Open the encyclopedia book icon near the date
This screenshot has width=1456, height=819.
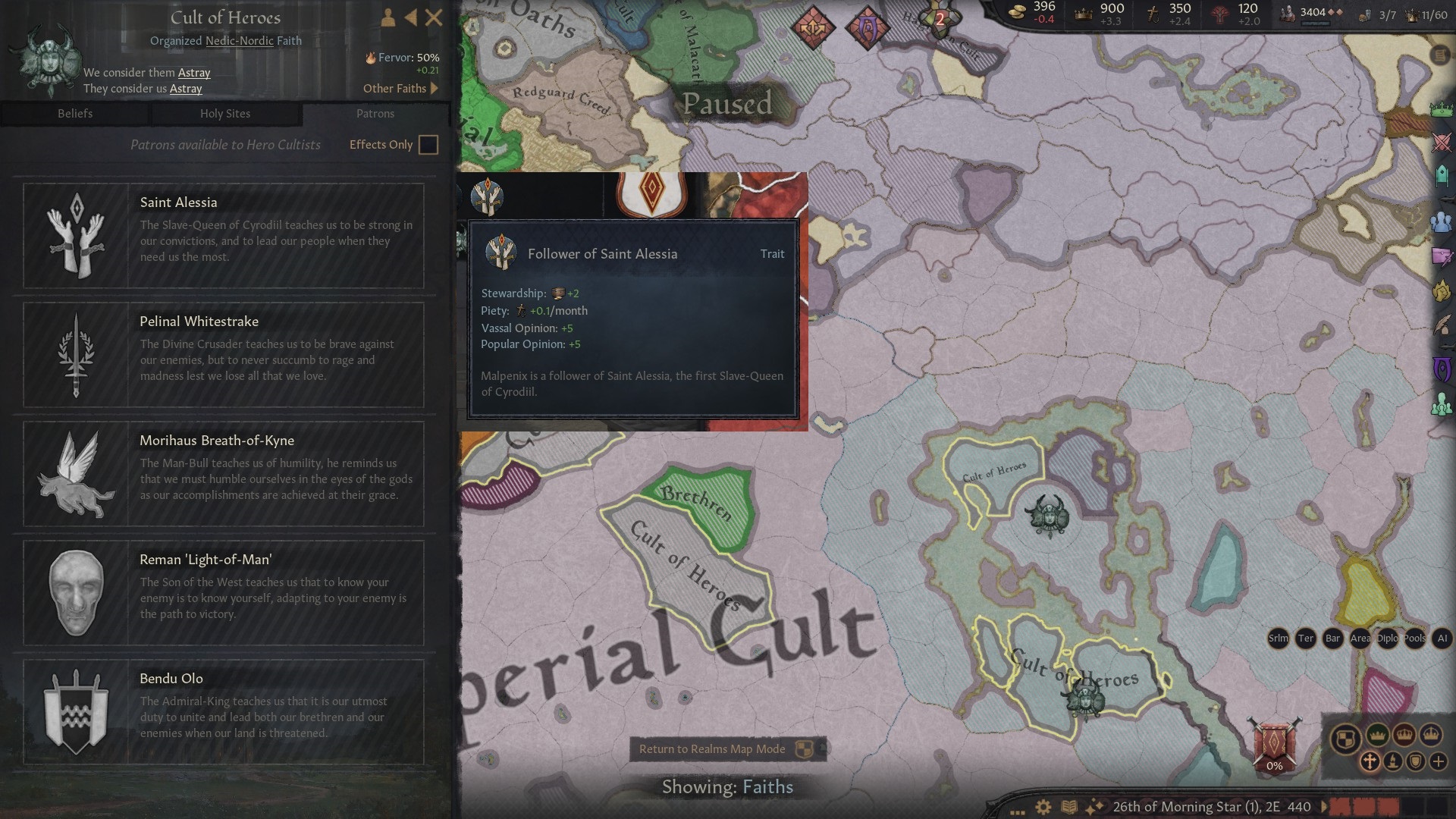pyautogui.click(x=1069, y=806)
